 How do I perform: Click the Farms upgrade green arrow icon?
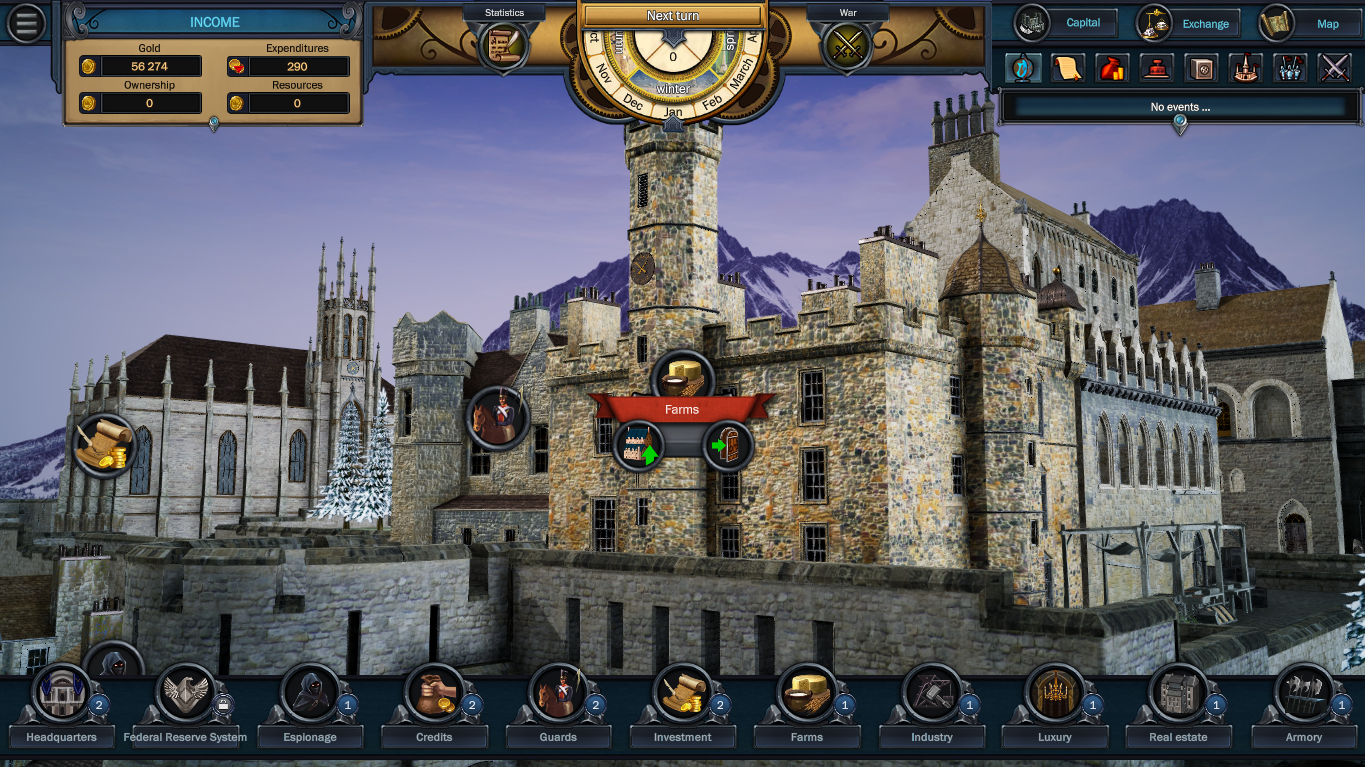(x=640, y=445)
